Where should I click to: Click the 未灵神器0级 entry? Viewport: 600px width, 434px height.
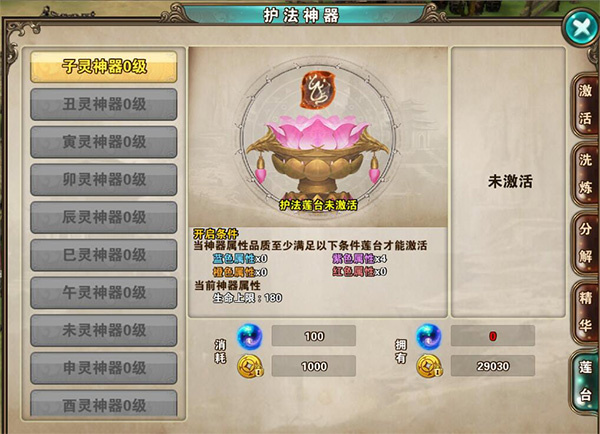(x=104, y=330)
